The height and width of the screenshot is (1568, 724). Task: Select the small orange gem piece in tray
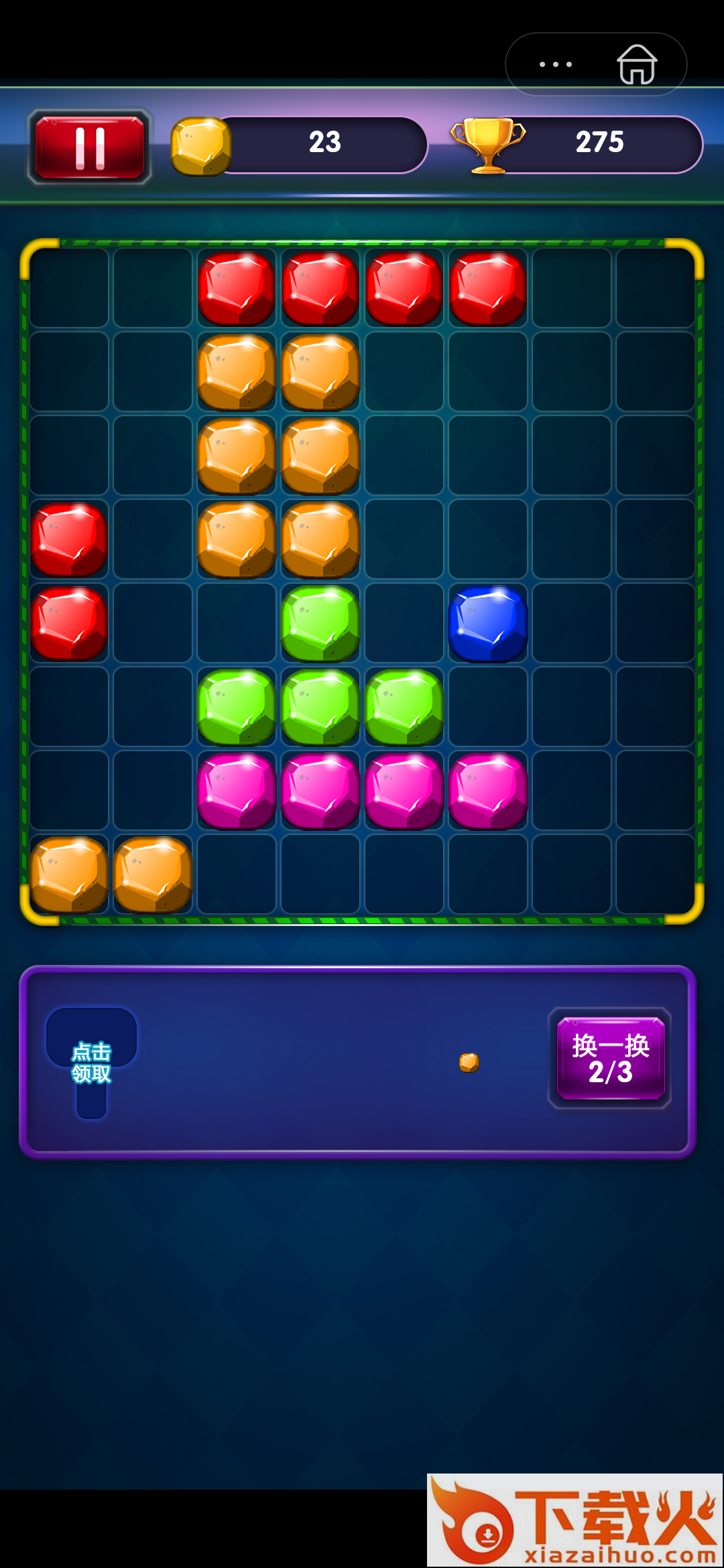[x=469, y=1062]
